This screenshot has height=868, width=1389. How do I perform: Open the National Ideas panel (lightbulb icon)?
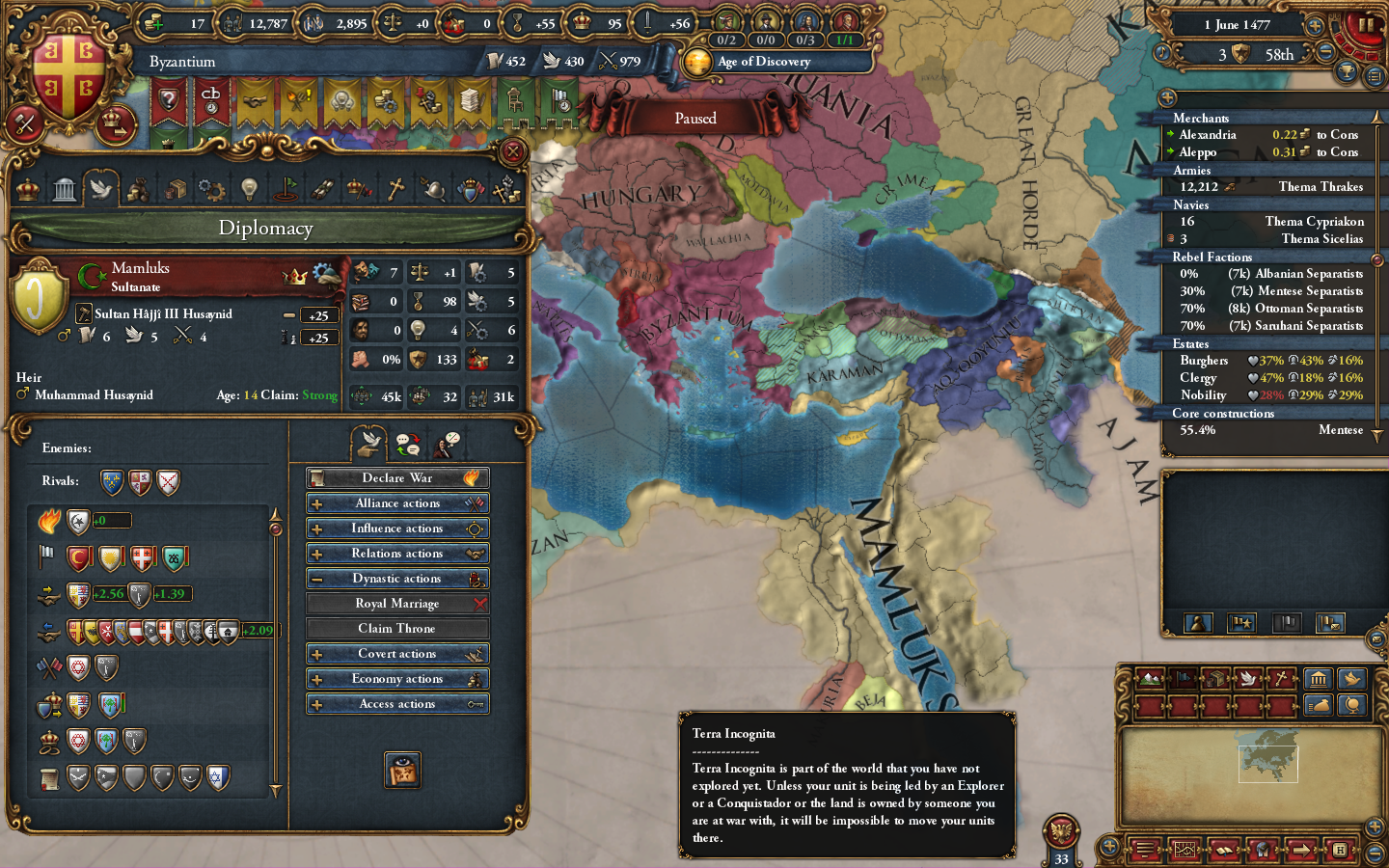click(x=248, y=189)
